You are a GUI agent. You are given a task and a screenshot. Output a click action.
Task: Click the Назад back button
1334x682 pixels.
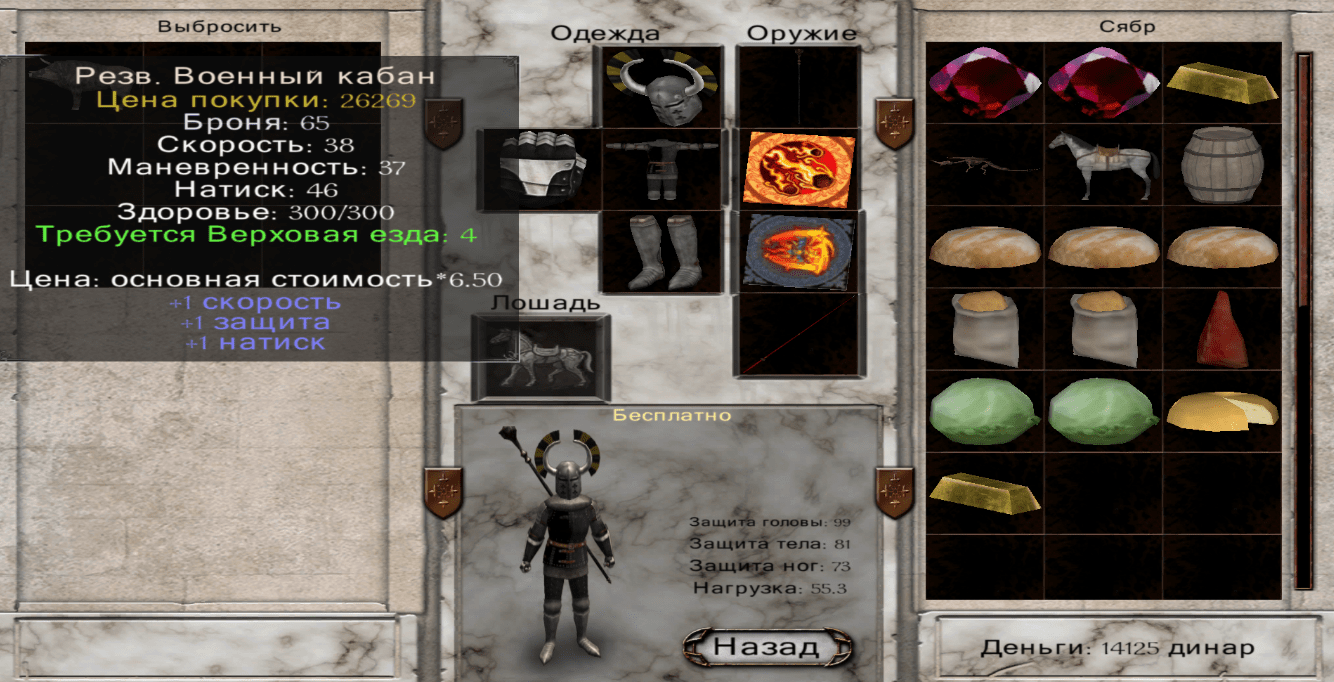[767, 646]
